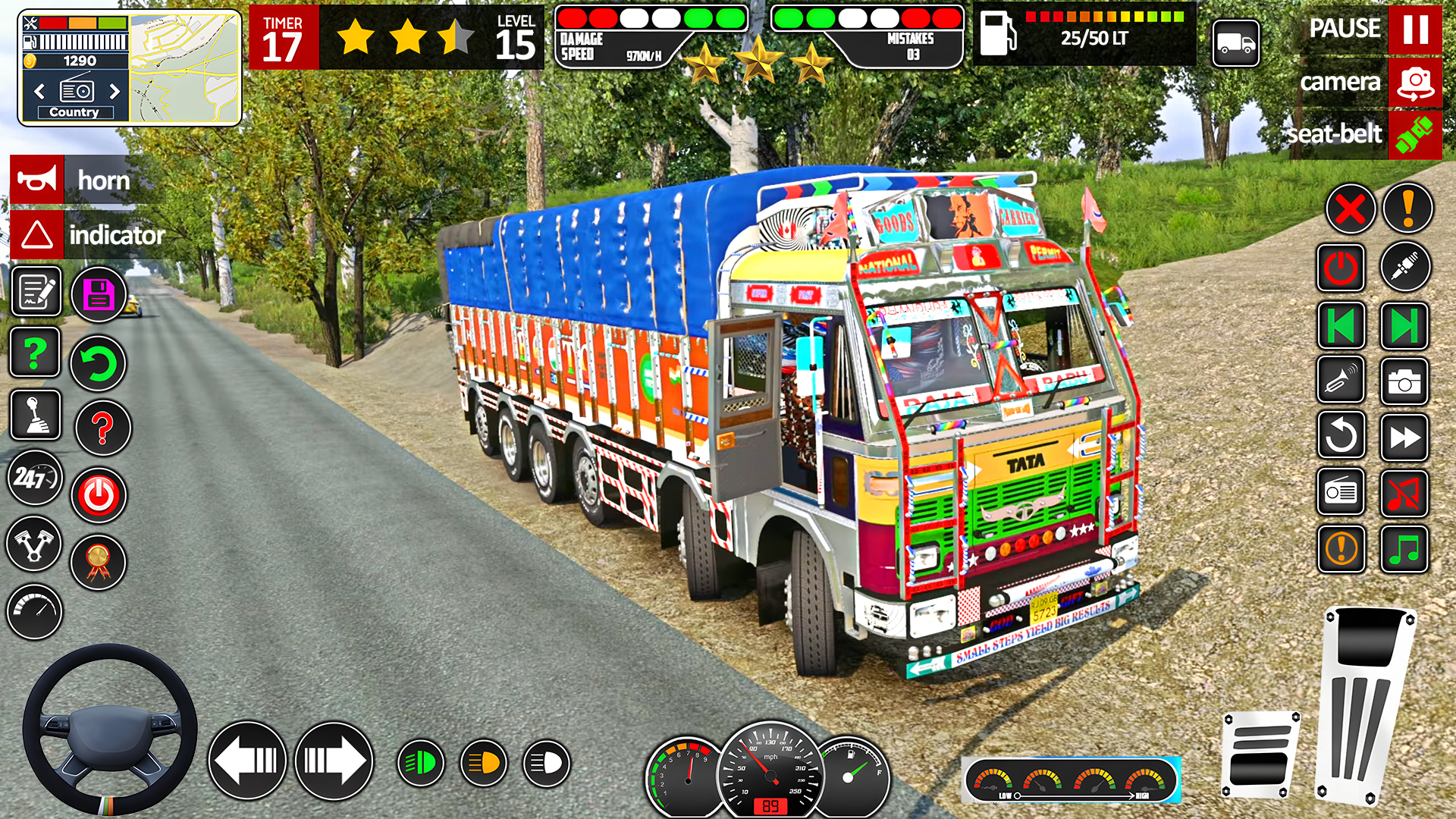The height and width of the screenshot is (819, 1456).
Task: Tap the red engine power icon
Action: tap(97, 497)
